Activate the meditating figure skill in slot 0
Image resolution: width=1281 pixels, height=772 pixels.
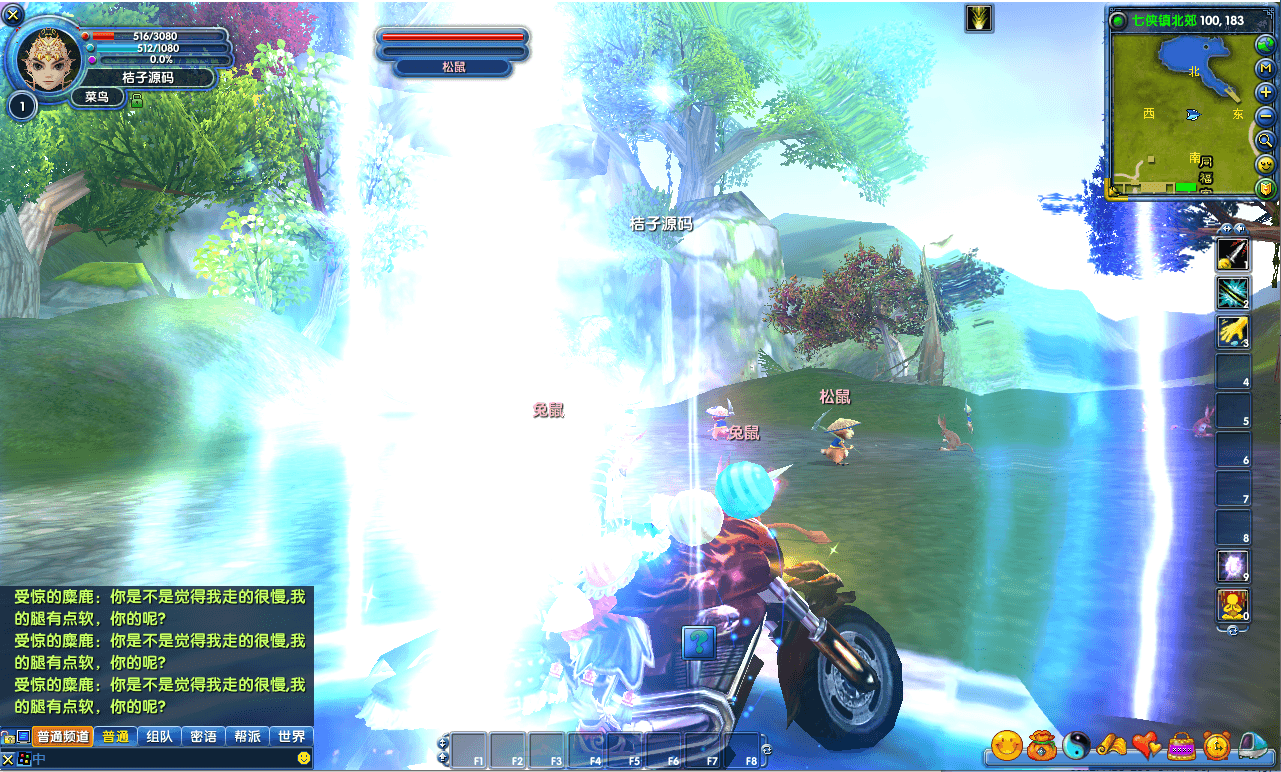tap(1232, 605)
